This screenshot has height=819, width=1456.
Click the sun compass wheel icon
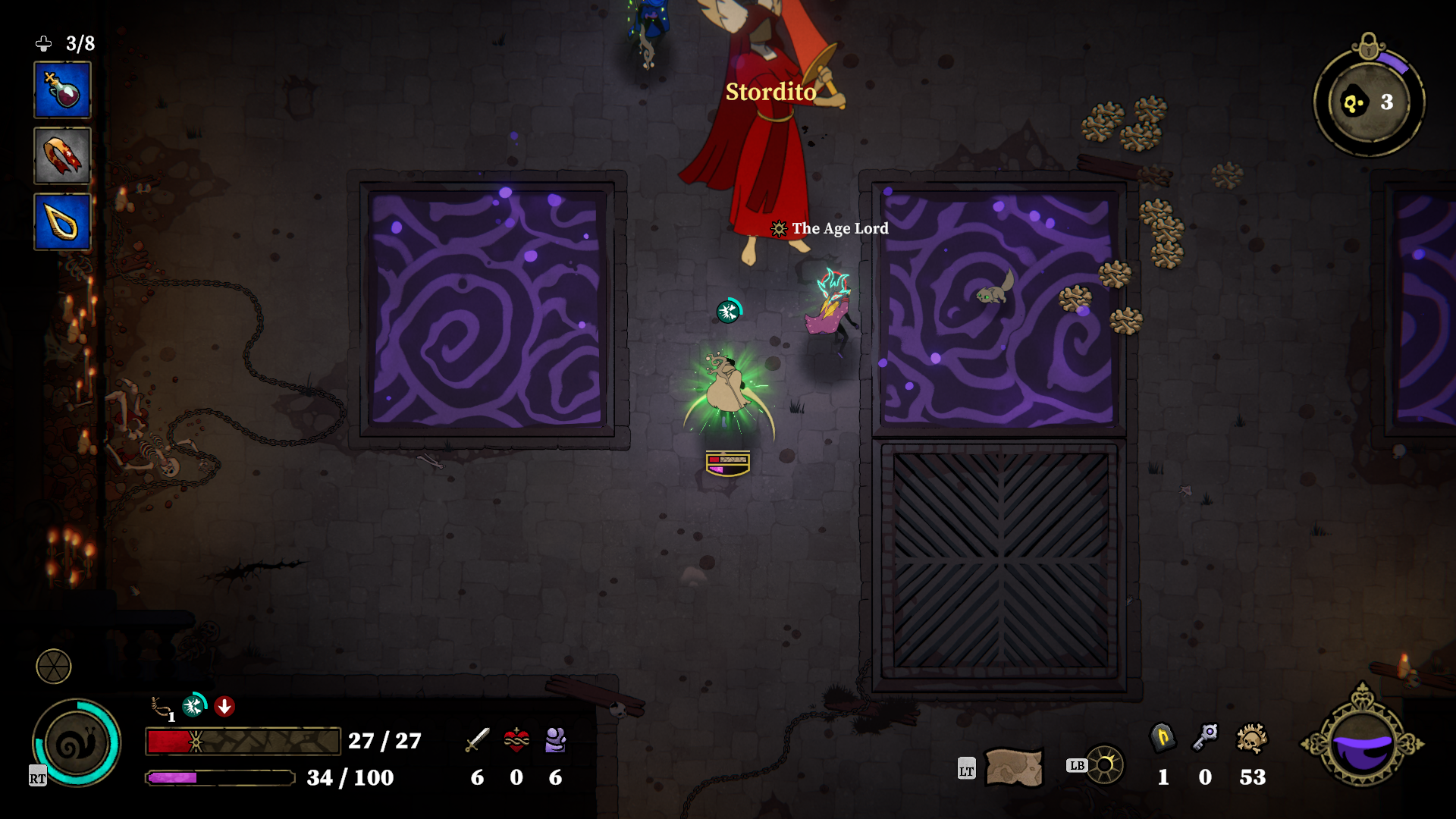(1106, 764)
